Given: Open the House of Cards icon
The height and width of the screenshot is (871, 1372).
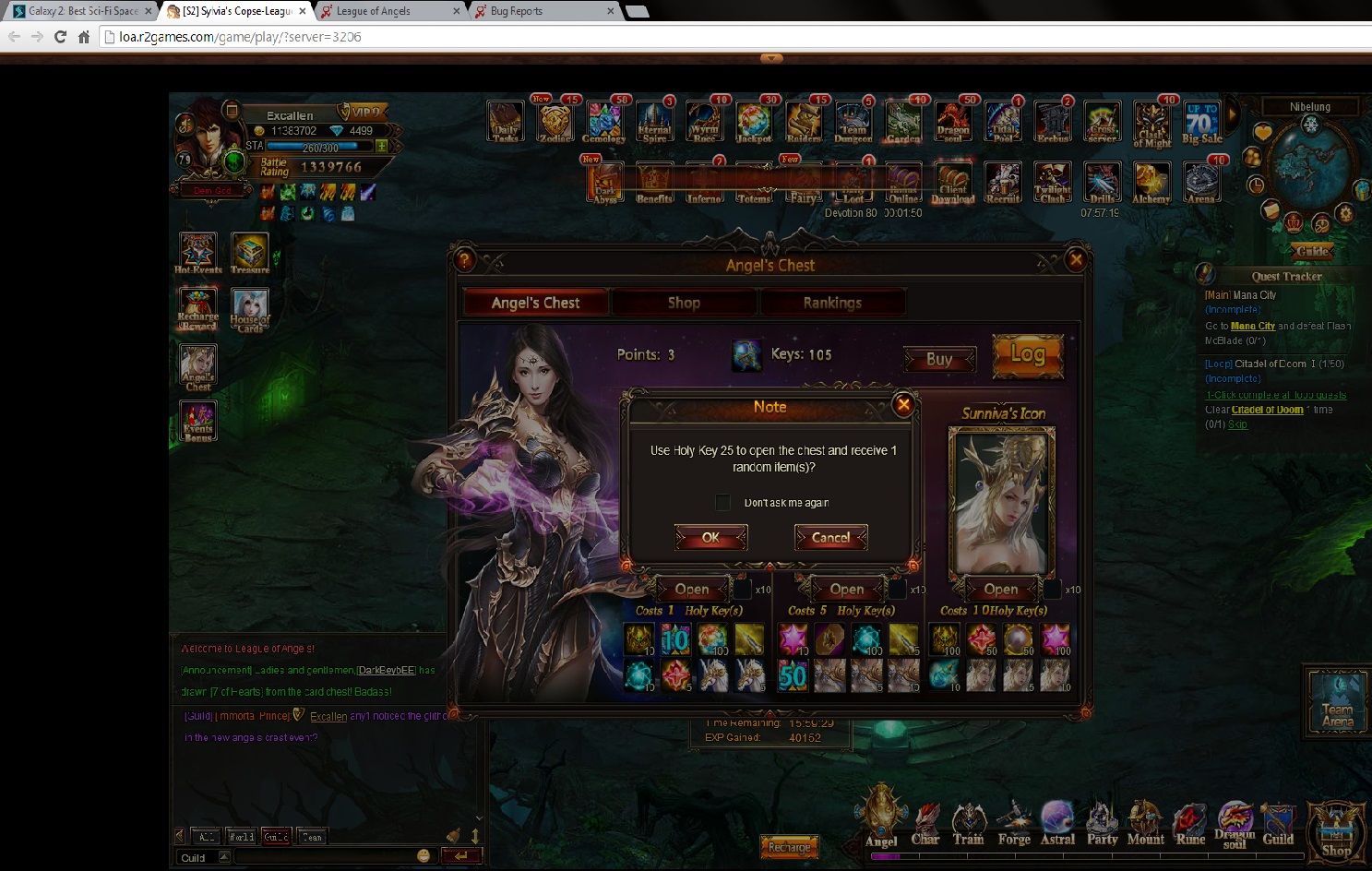Looking at the screenshot, I should coord(250,310).
